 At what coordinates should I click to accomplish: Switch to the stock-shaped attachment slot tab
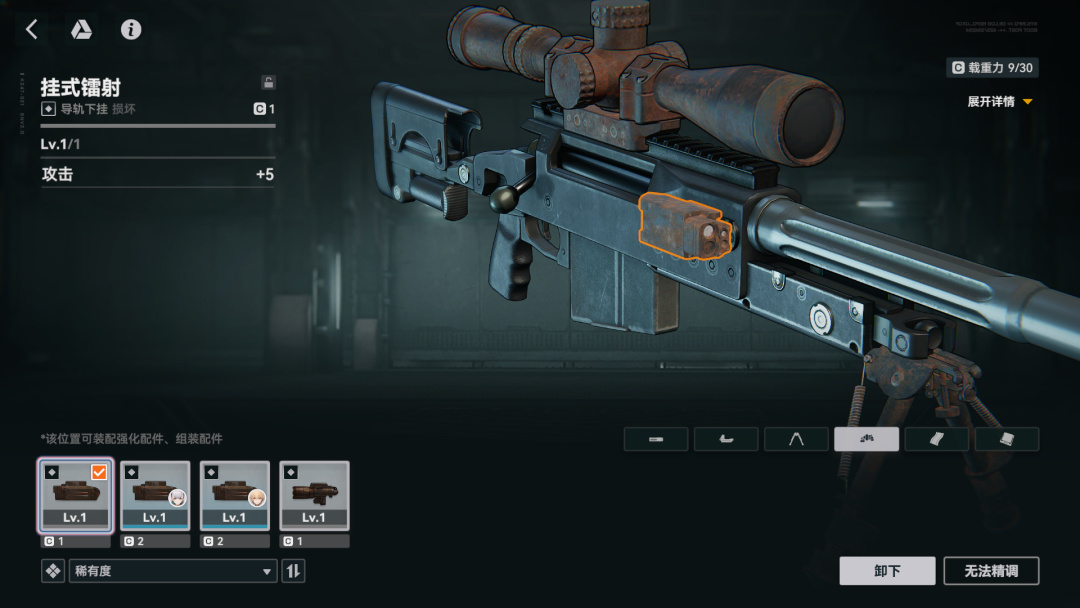pos(726,439)
